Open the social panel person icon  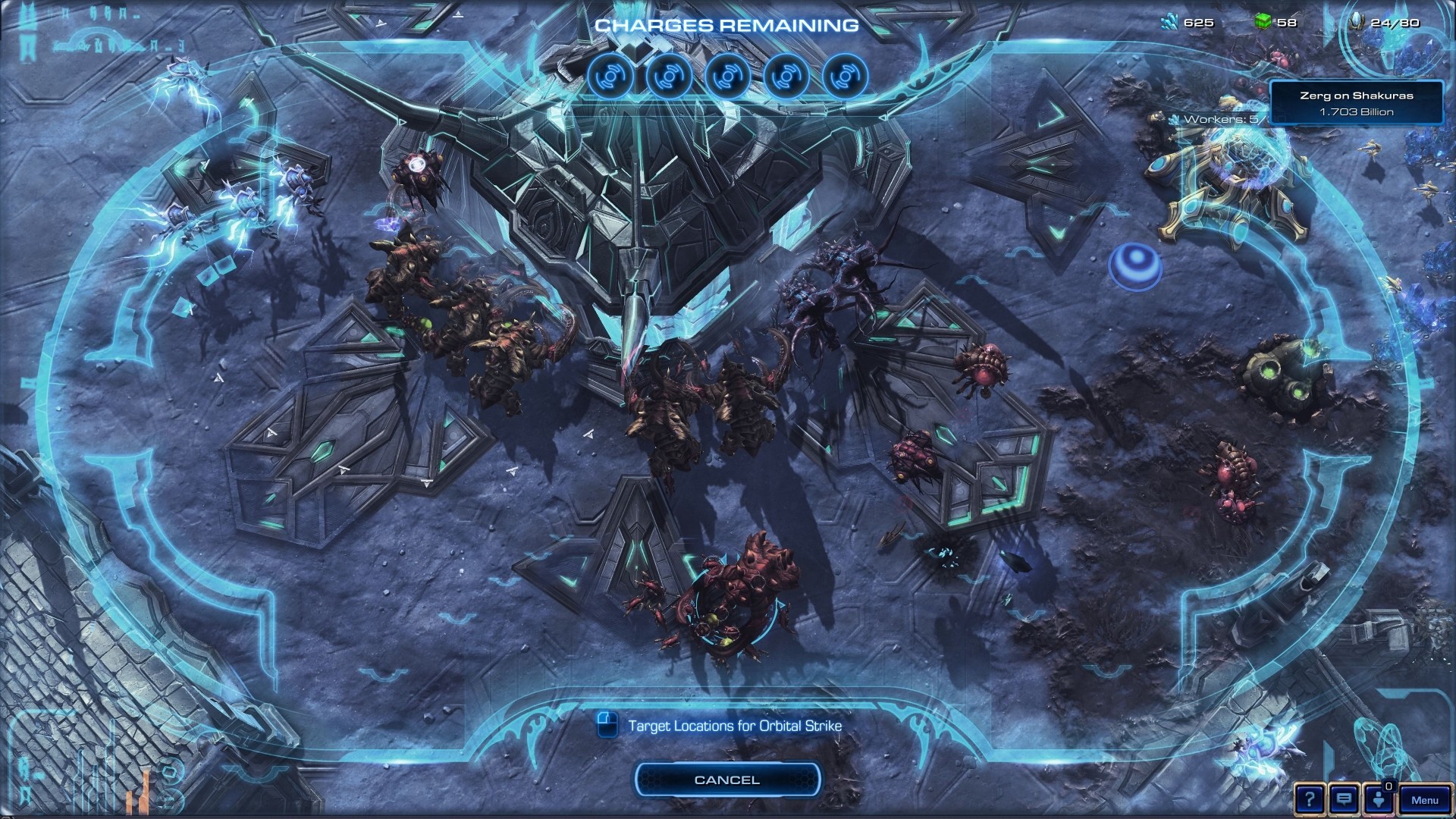click(x=1378, y=800)
